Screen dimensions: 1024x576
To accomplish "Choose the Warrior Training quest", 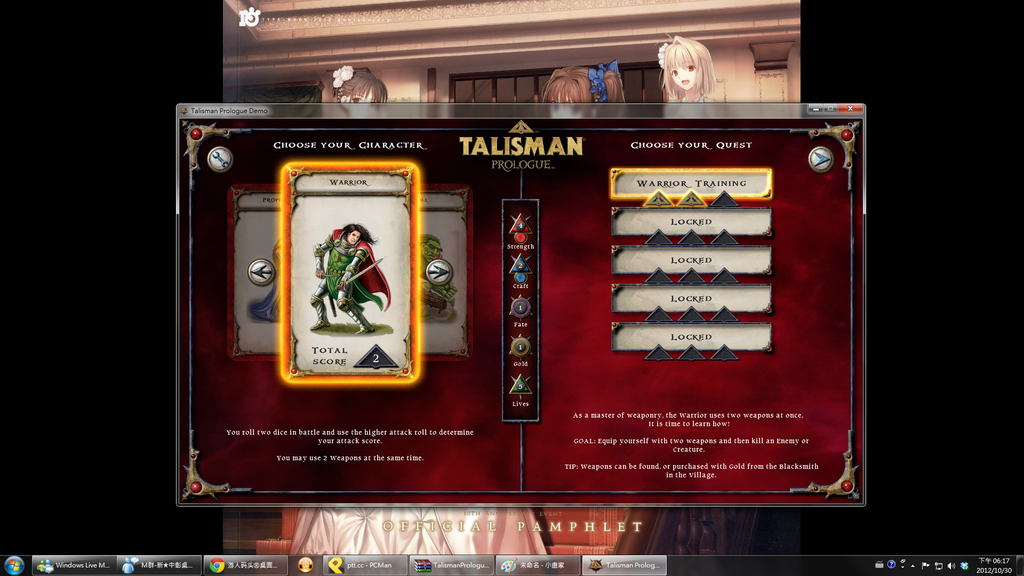I will click(x=691, y=184).
